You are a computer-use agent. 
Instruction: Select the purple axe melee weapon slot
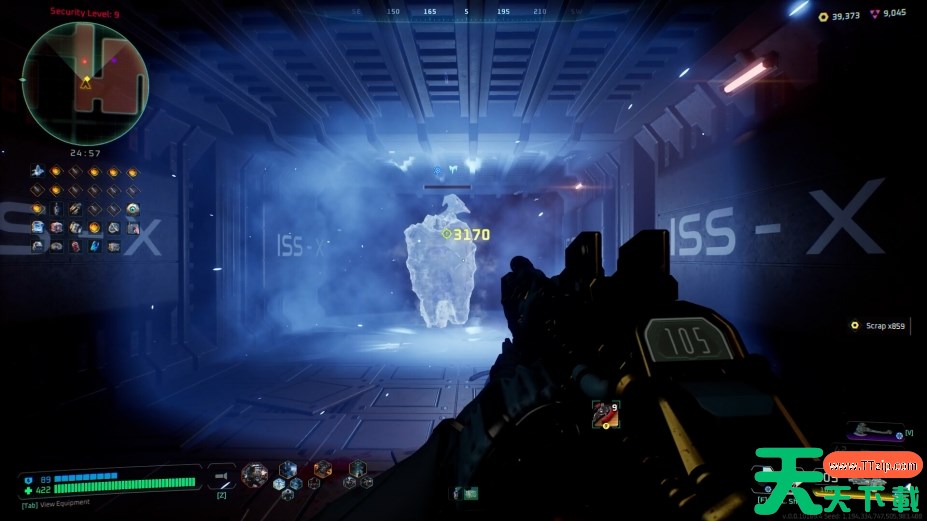point(873,431)
